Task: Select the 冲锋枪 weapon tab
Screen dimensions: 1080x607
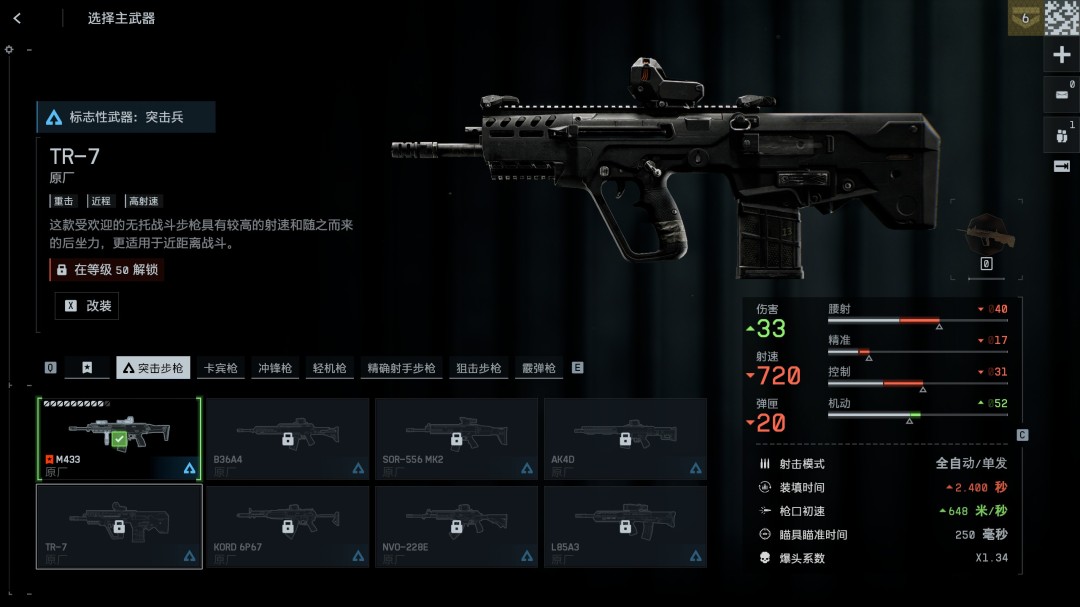Action: (274, 368)
